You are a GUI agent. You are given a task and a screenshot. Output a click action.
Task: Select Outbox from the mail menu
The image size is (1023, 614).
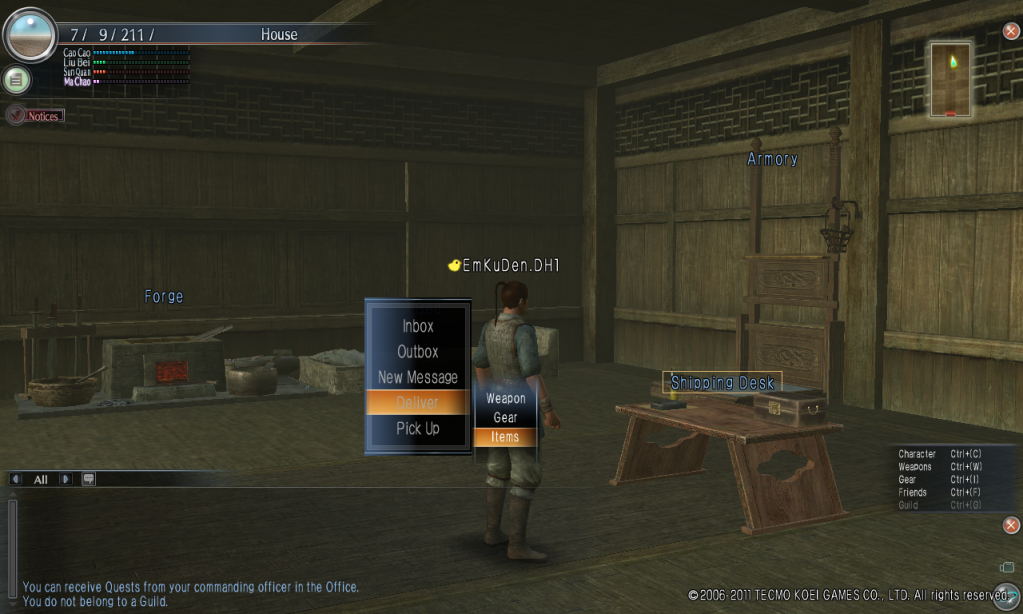click(417, 352)
